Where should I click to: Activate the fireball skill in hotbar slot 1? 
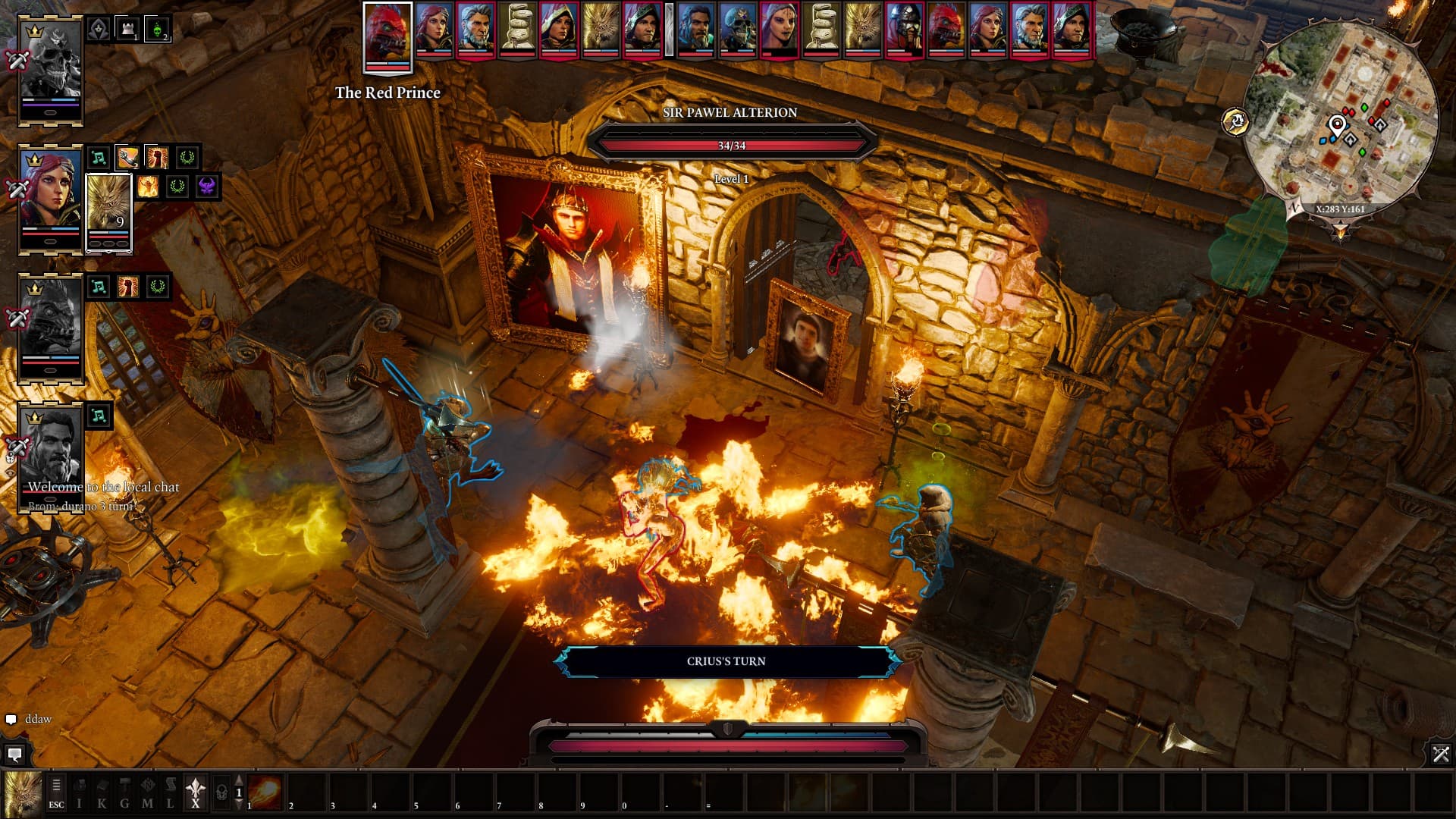tap(265, 792)
